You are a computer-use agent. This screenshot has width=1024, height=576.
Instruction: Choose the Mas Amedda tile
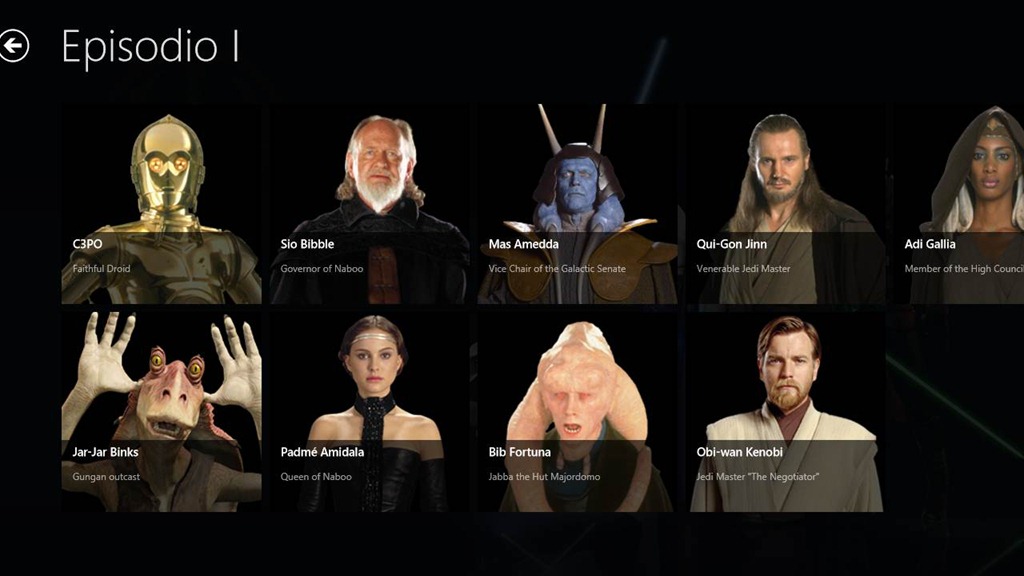click(577, 204)
